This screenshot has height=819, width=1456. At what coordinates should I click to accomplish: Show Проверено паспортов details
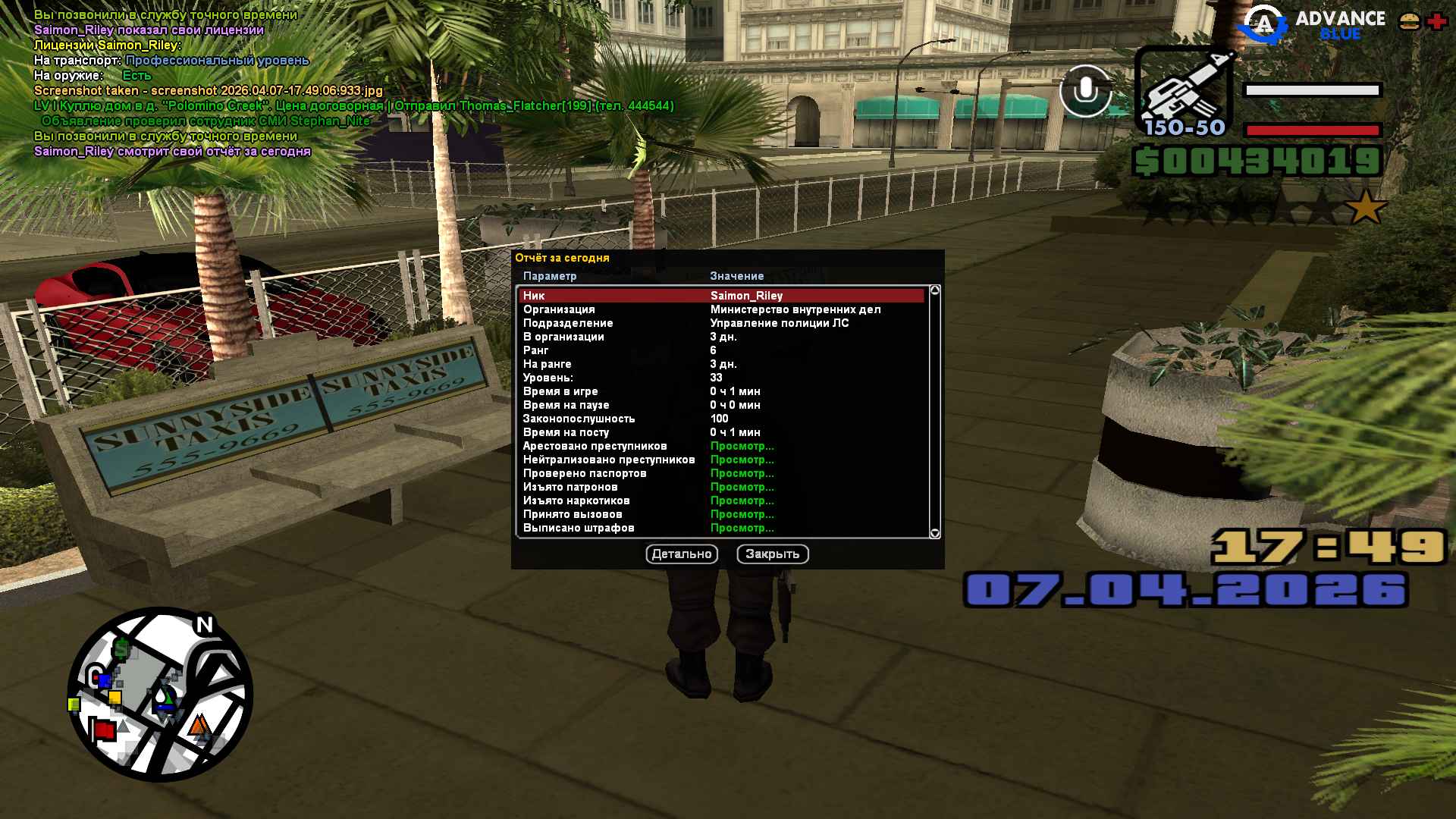coord(742,473)
